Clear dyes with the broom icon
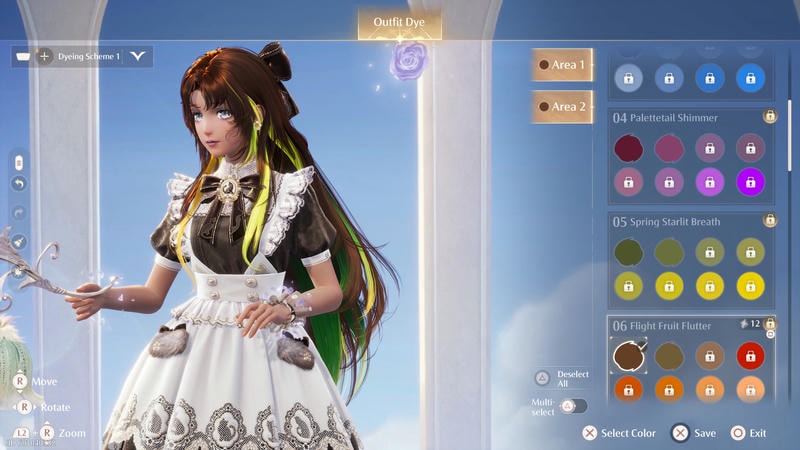The width and height of the screenshot is (800, 450). 18,240
